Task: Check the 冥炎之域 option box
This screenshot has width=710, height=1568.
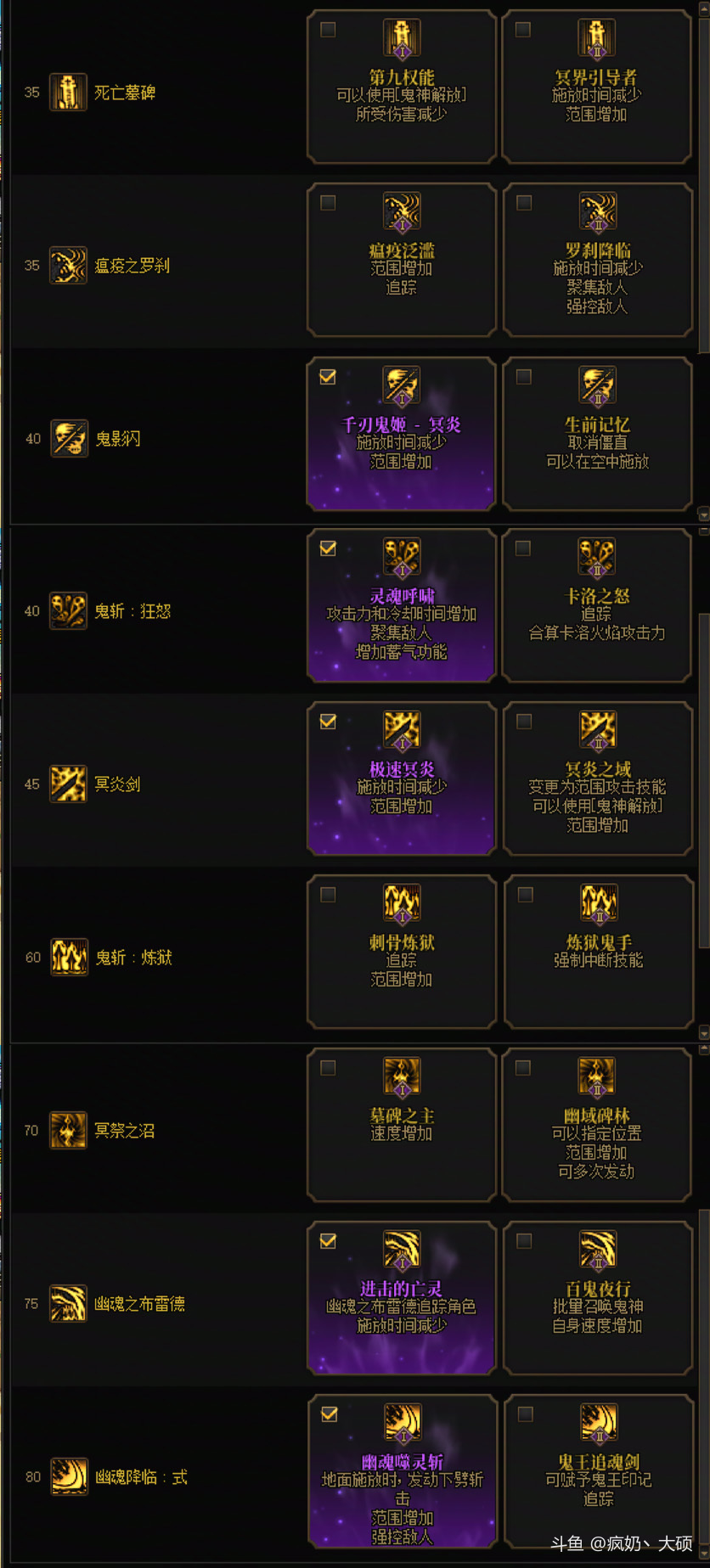Action: 524,722
